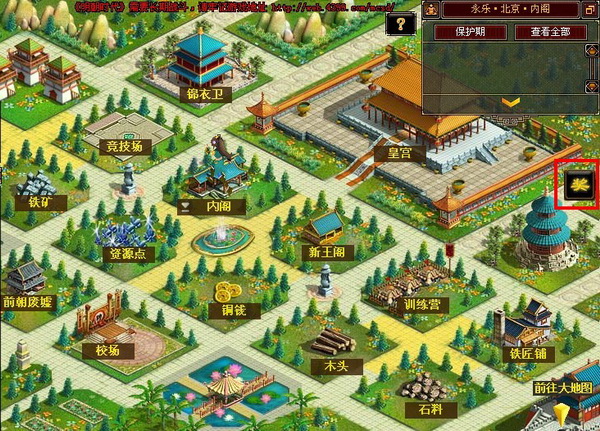This screenshot has height=431, width=600.
Task: Open the 内阁 building label
Action: [x=219, y=207]
